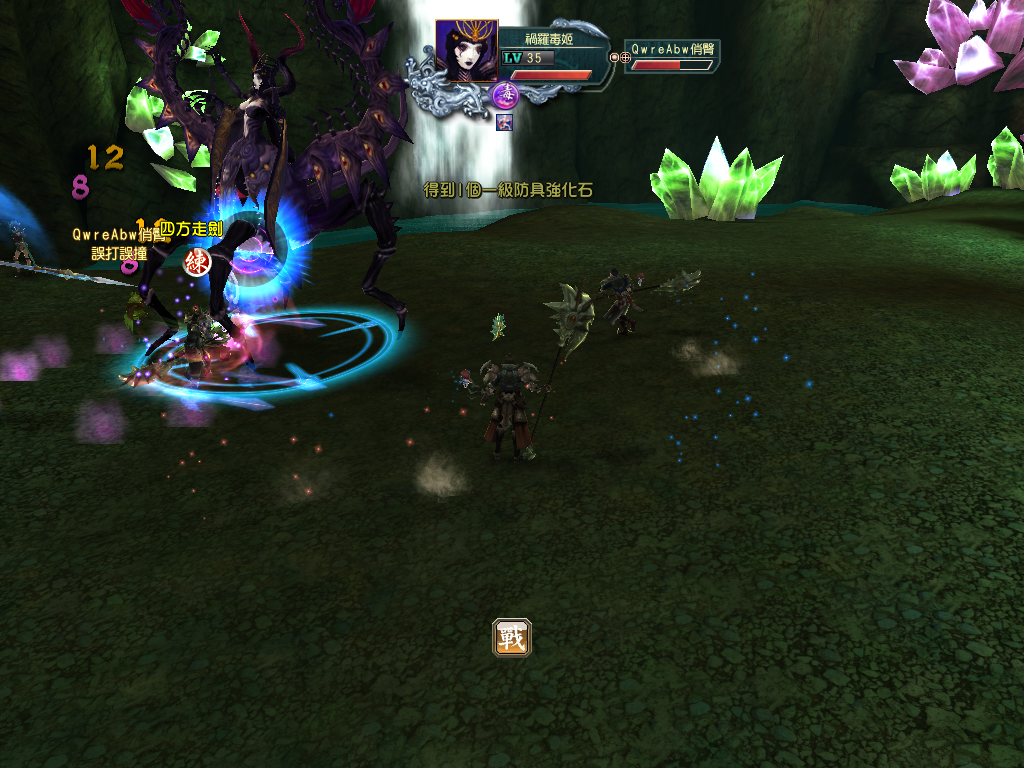Viewport: 1024px width, 768px height.
Task: Select the boss portrait of 禍羅毒姬
Action: [x=466, y=51]
